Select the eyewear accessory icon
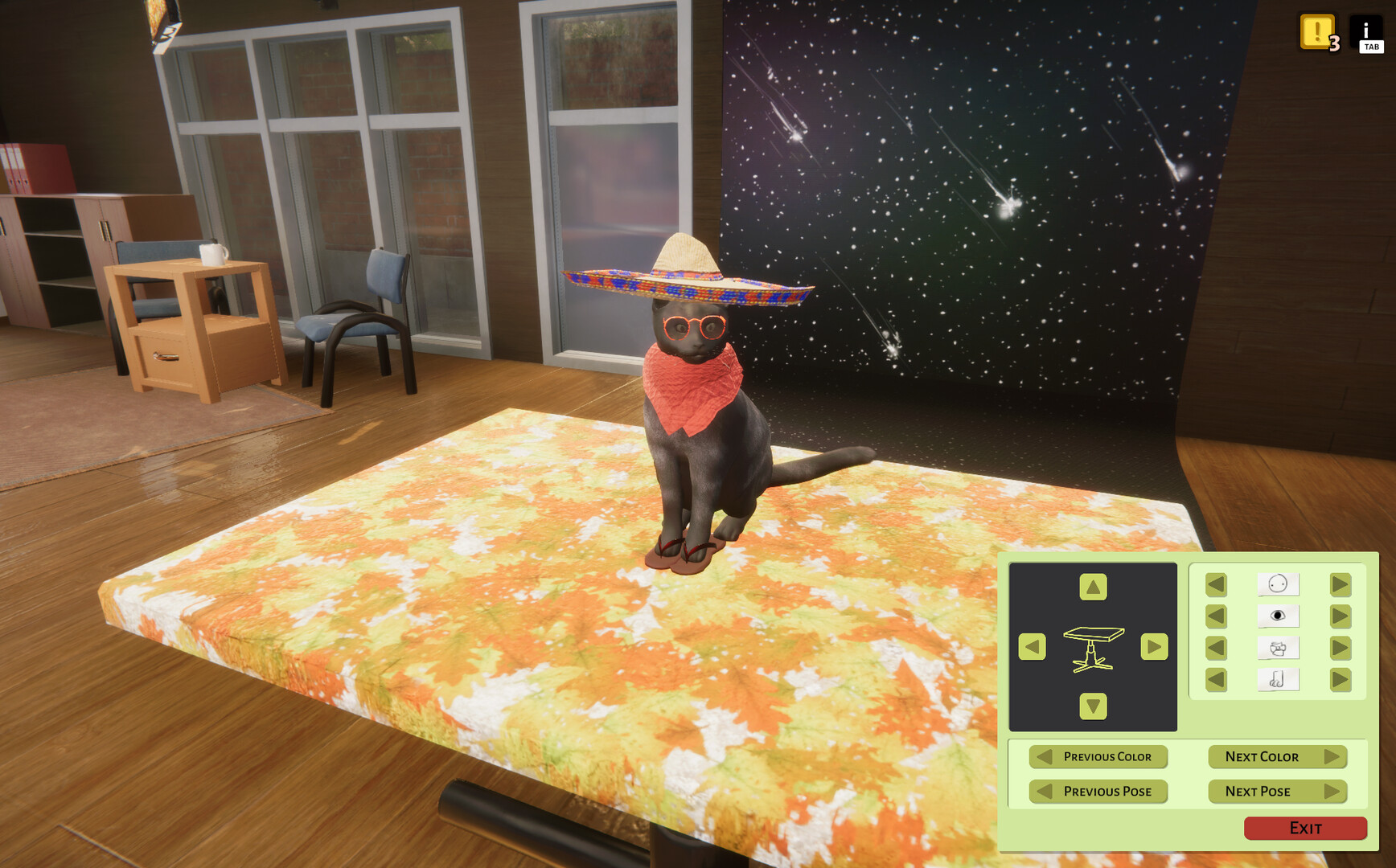The width and height of the screenshot is (1396, 868). (1279, 616)
